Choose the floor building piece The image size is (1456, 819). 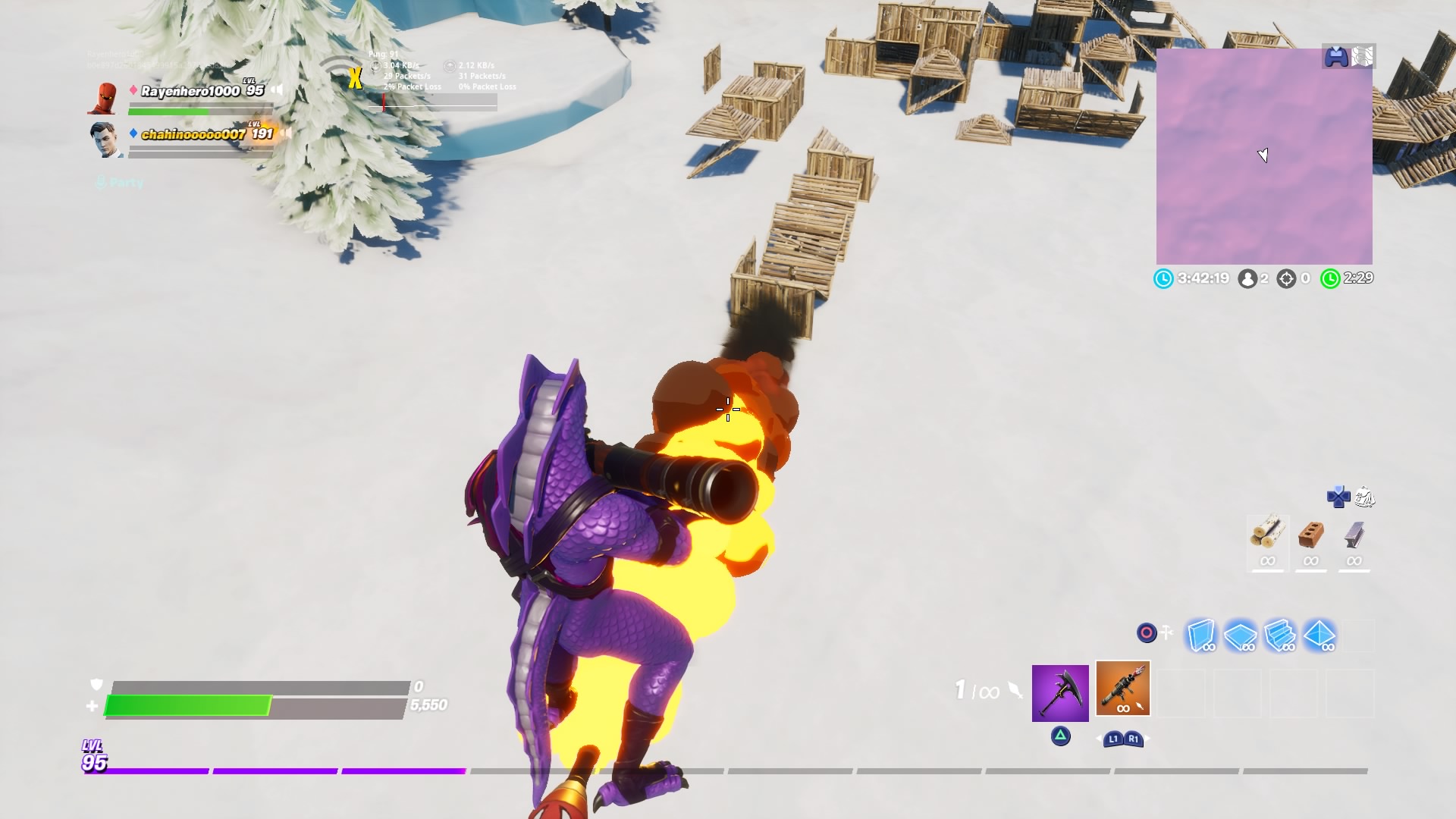pos(1240,635)
